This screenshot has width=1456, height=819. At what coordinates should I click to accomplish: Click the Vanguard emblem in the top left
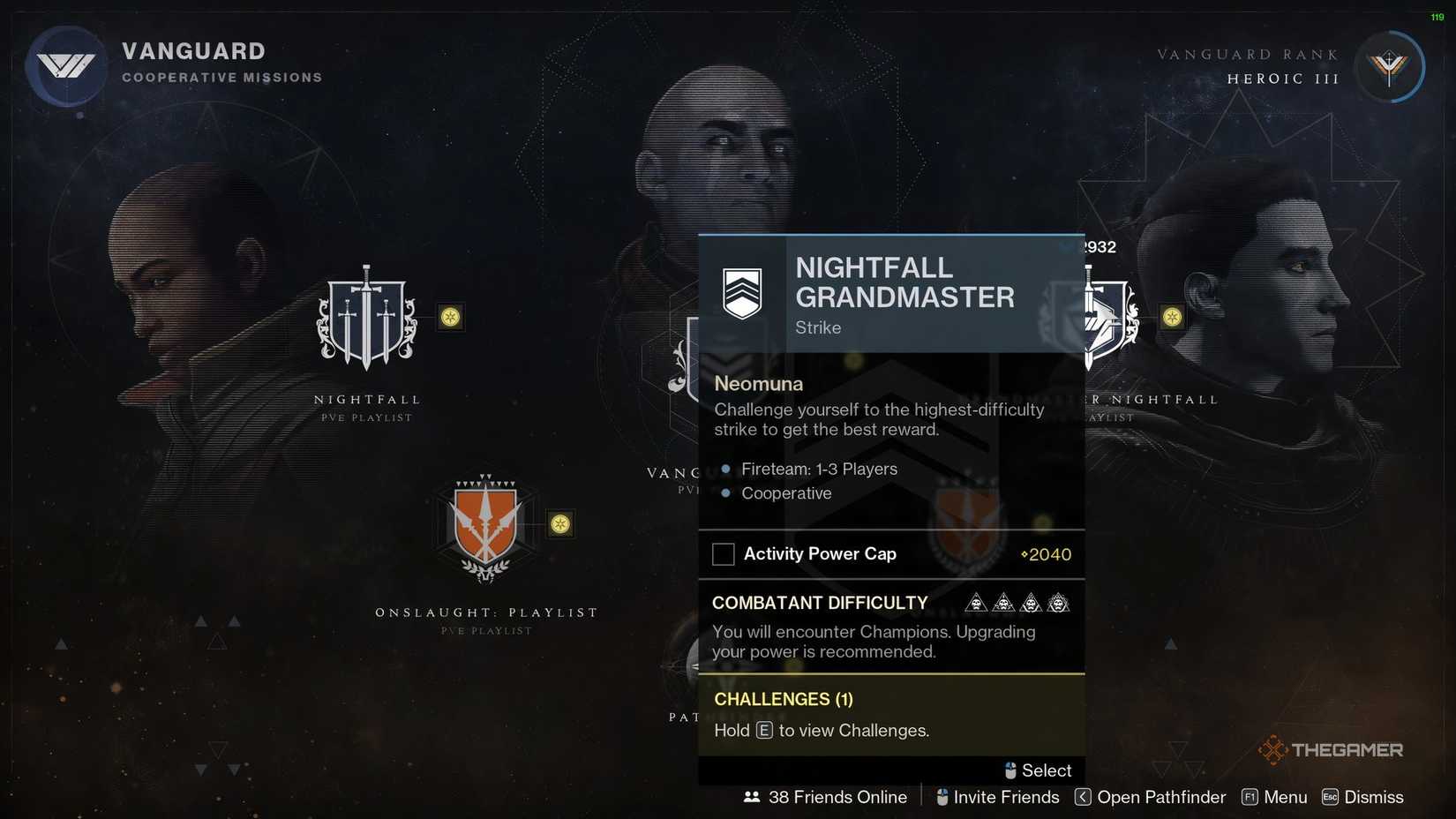[x=66, y=64]
